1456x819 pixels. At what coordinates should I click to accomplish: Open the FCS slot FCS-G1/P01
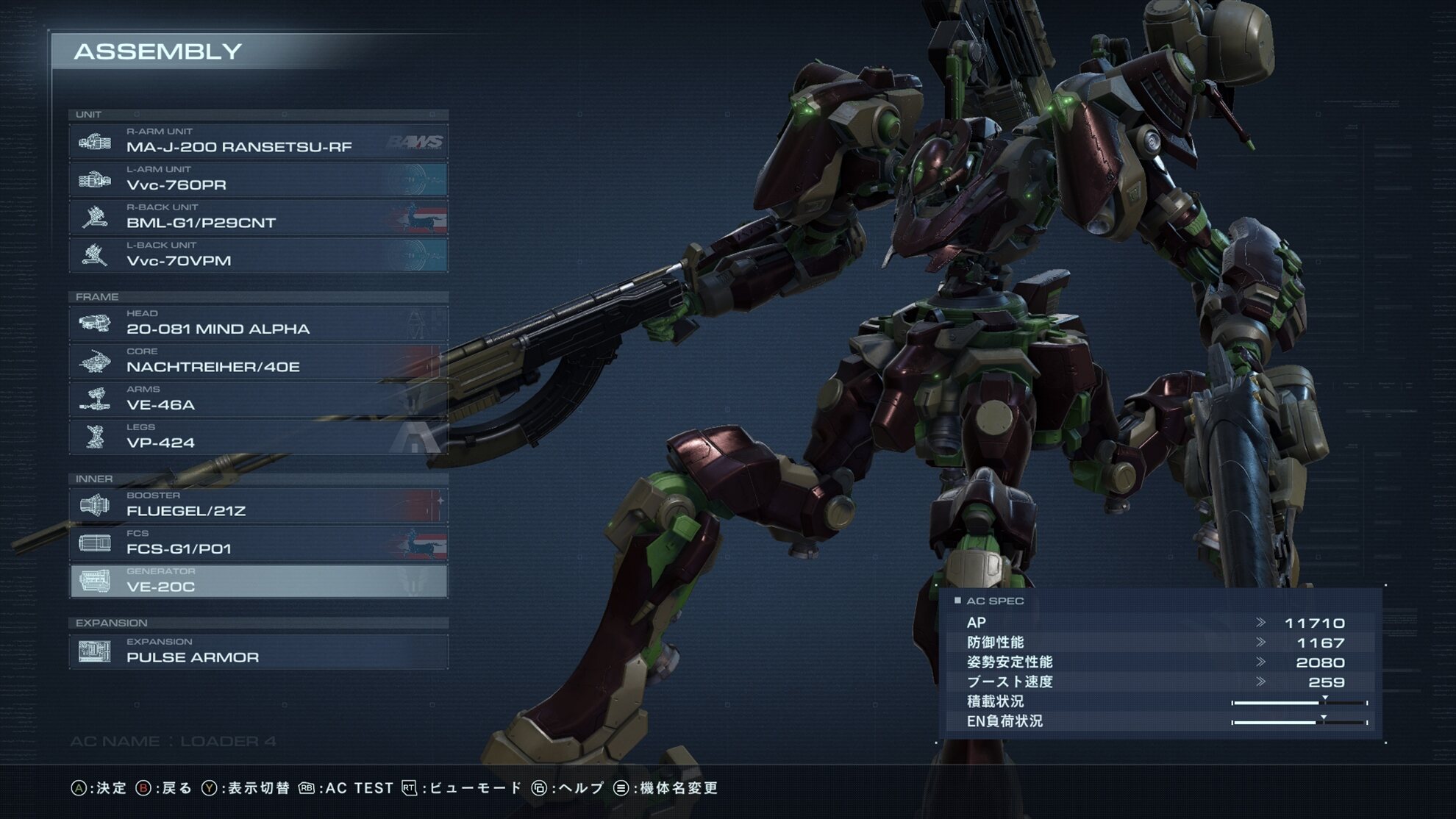[258, 543]
